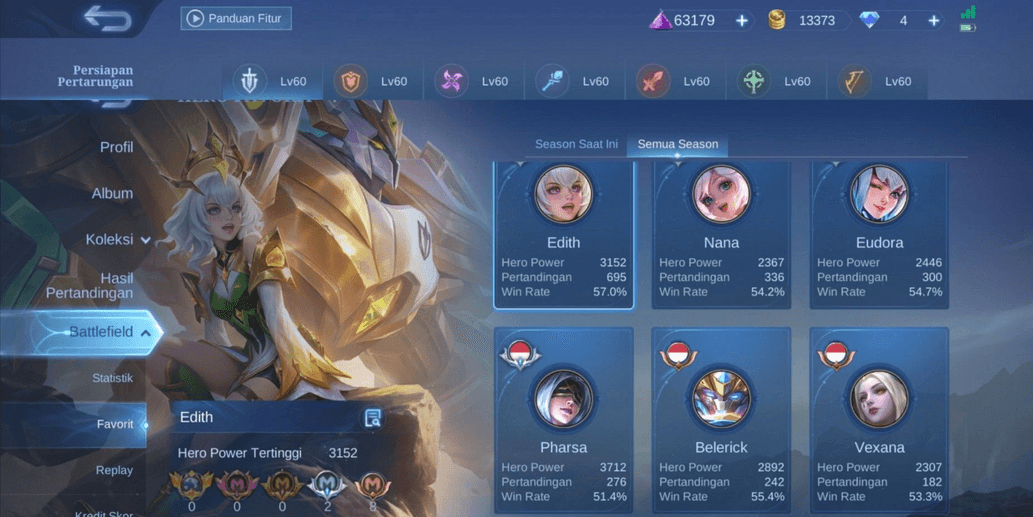Viewport: 1033px width, 517px height.
Task: Open the Panduan Fitur guide
Action: click(236, 18)
